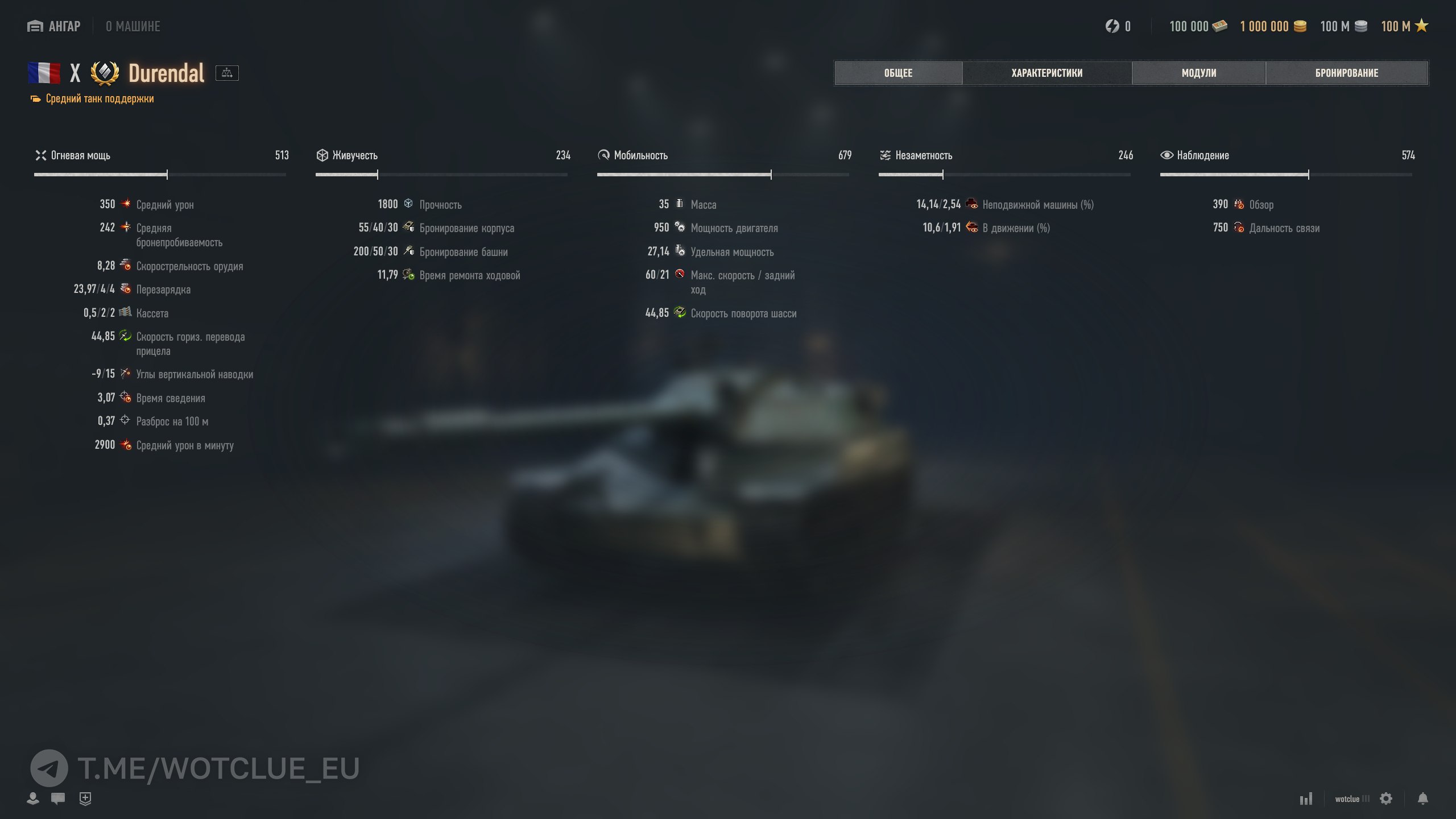
Task: Open the contacts person icon
Action: pos(33,799)
